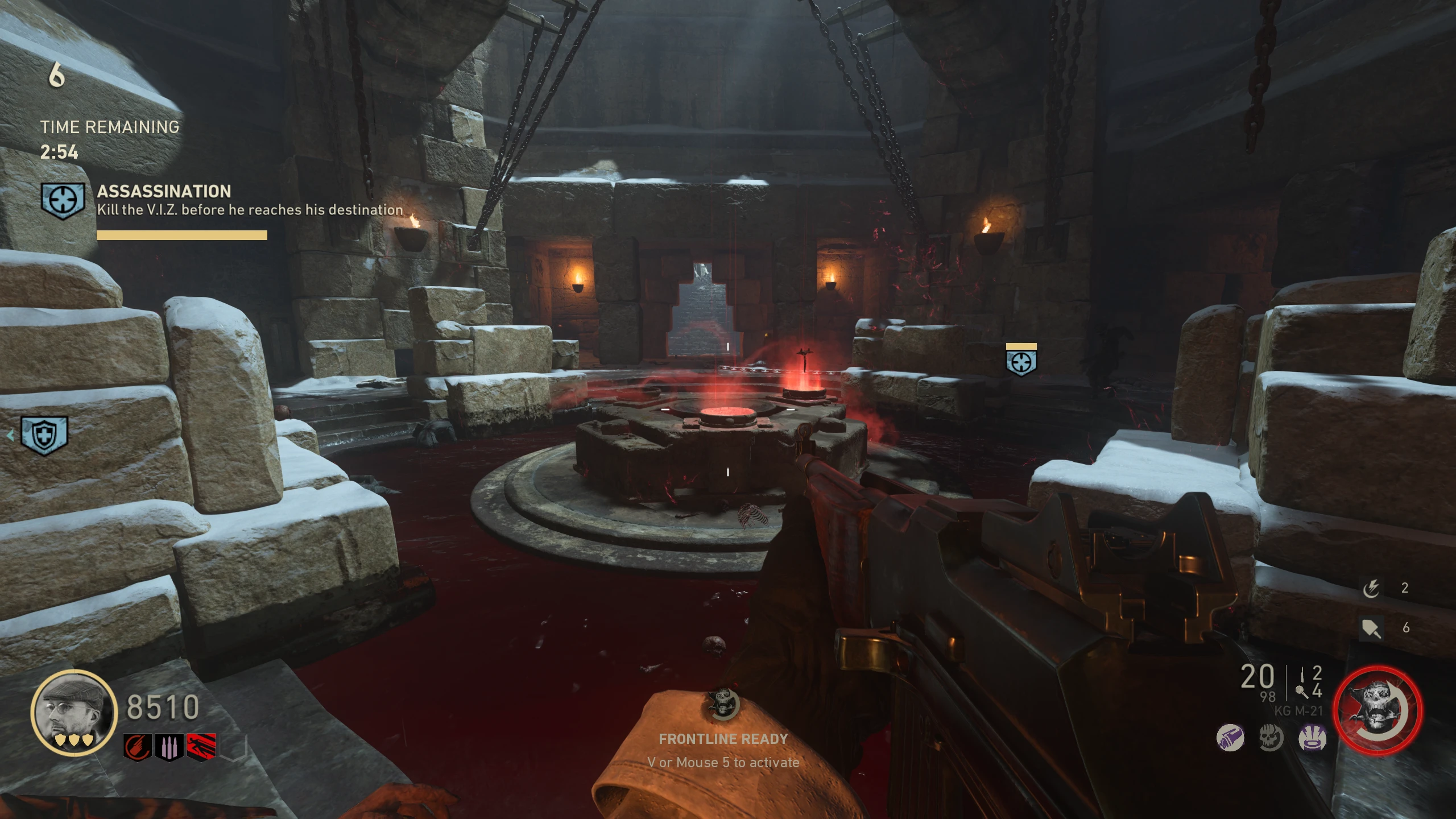
Task: Click the purple flashlight mod icon
Action: pos(1230,738)
